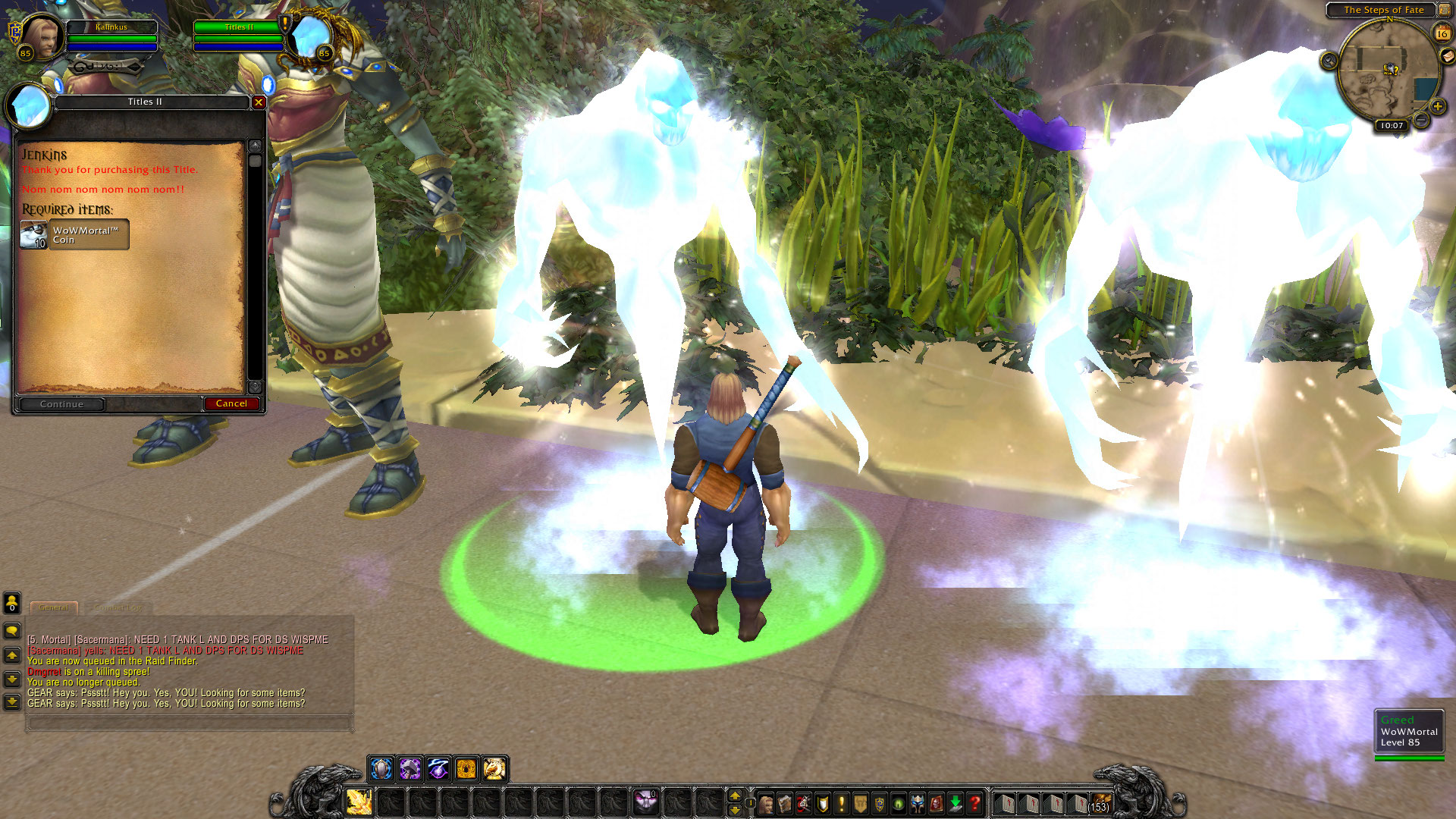Viewport: 1456px width, 819px height.
Task: Open the minimap tracking options magnifier
Action: coord(1329,60)
